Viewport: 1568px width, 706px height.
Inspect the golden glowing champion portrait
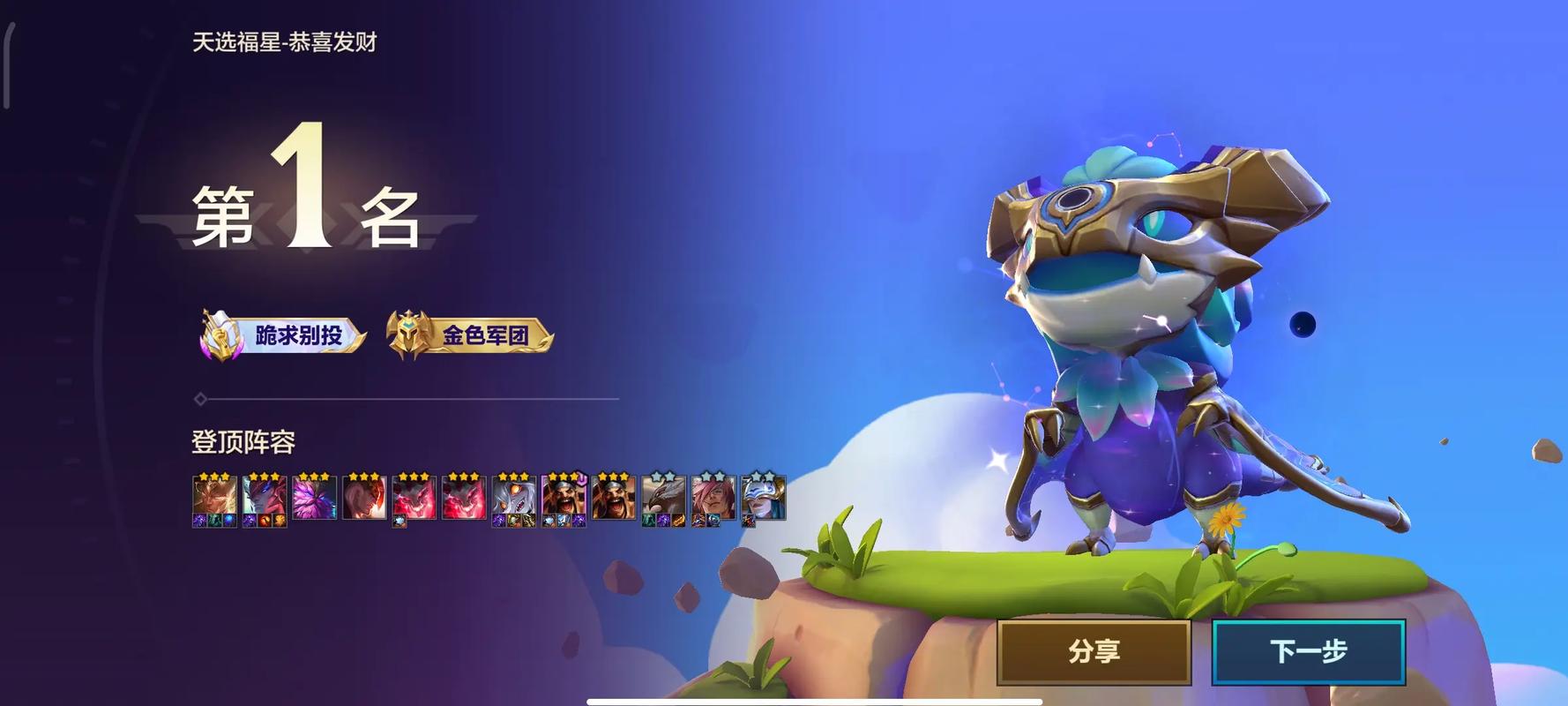(214, 499)
